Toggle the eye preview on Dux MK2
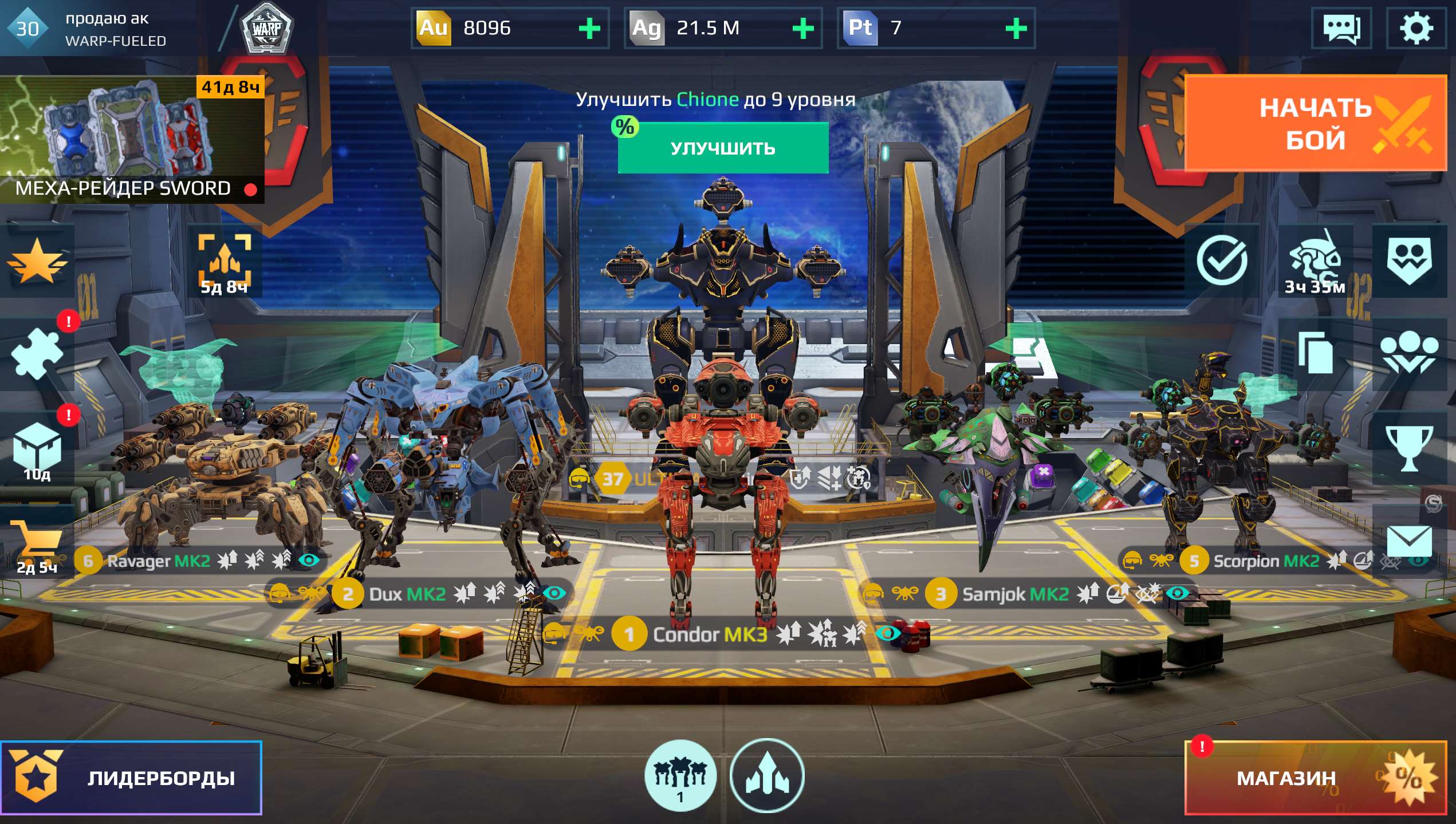This screenshot has width=1456, height=824. [x=554, y=593]
